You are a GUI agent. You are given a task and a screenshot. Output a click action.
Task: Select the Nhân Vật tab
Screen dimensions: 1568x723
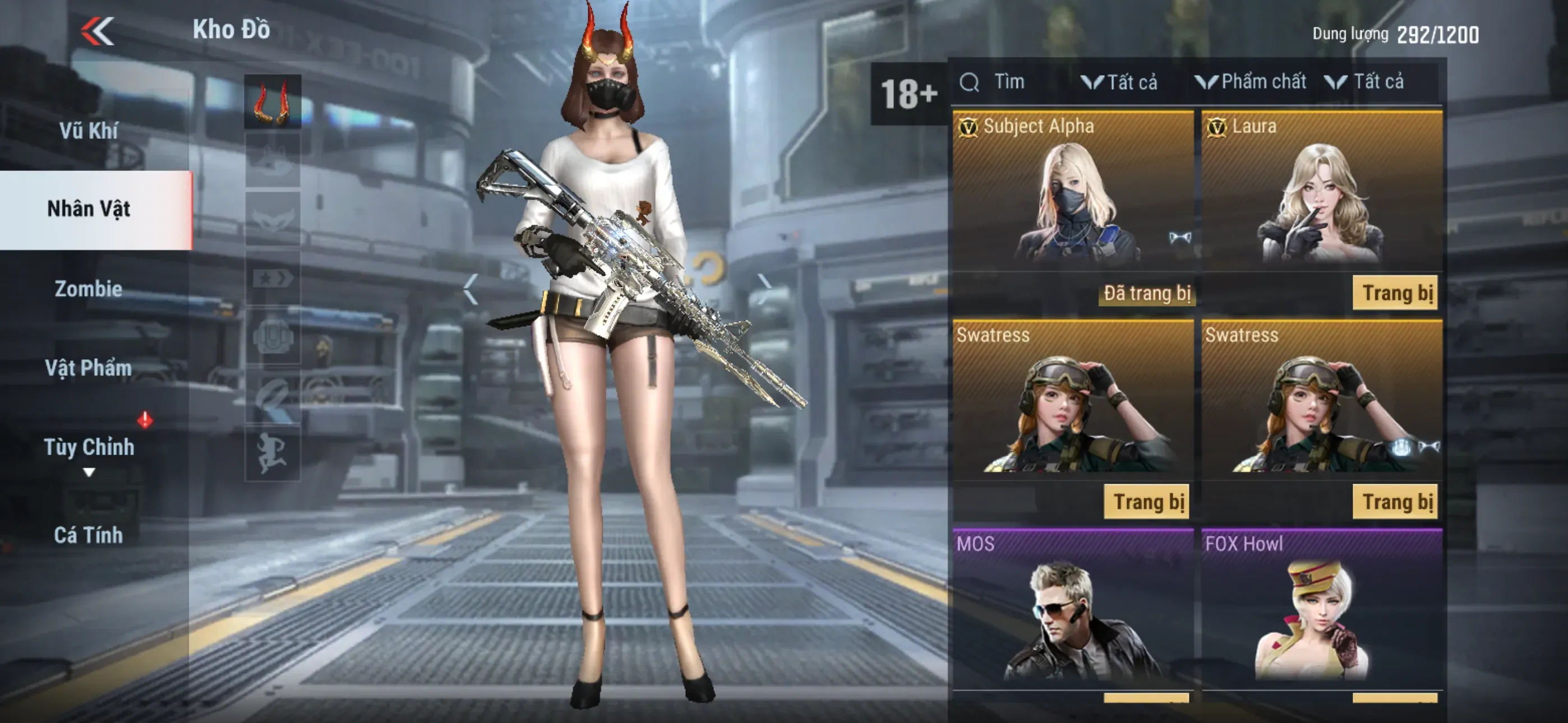coord(89,208)
